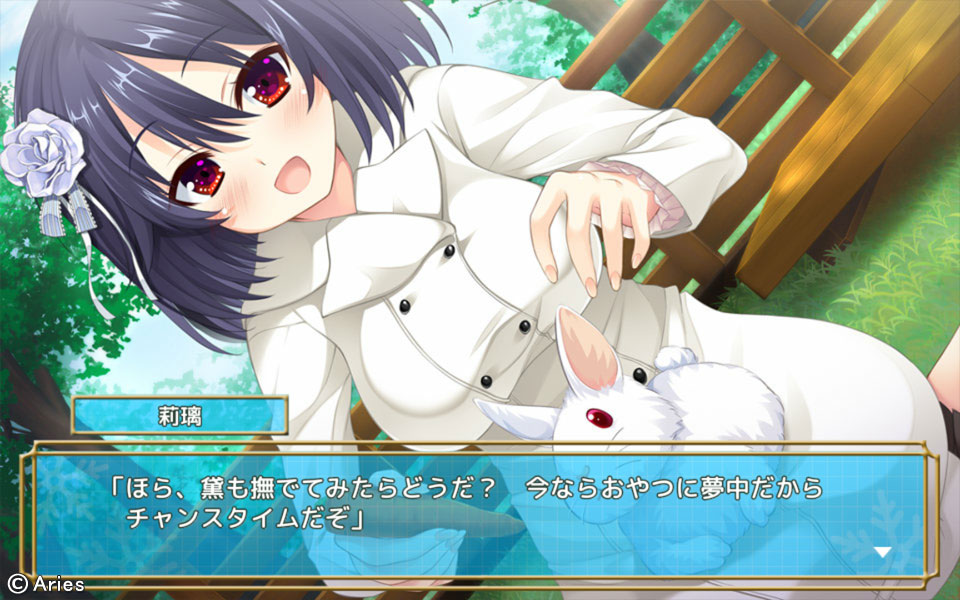Click the white advance arrow in dialogue box
The image size is (960, 600).
pos(882,551)
